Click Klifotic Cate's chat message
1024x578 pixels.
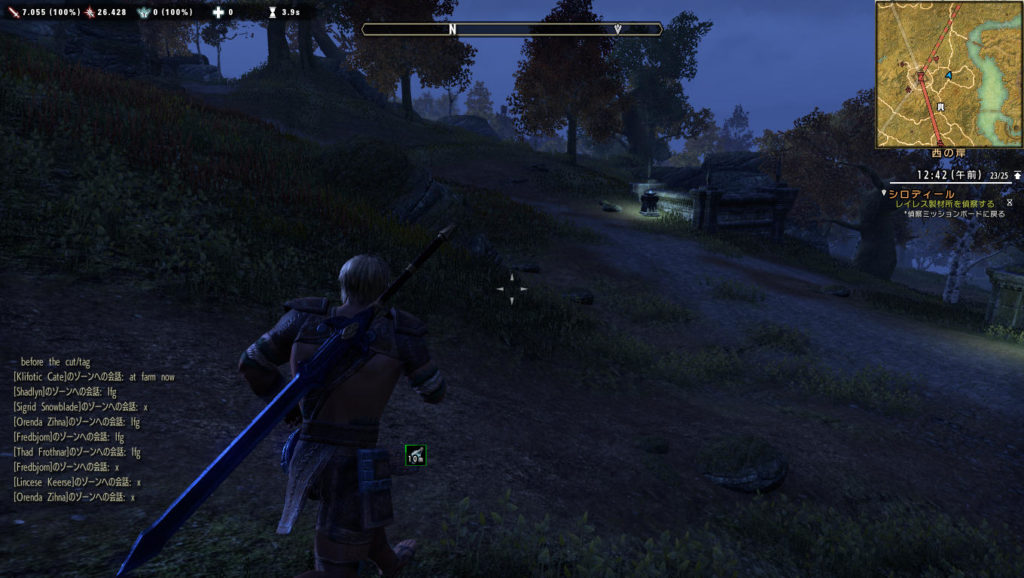[x=95, y=377]
